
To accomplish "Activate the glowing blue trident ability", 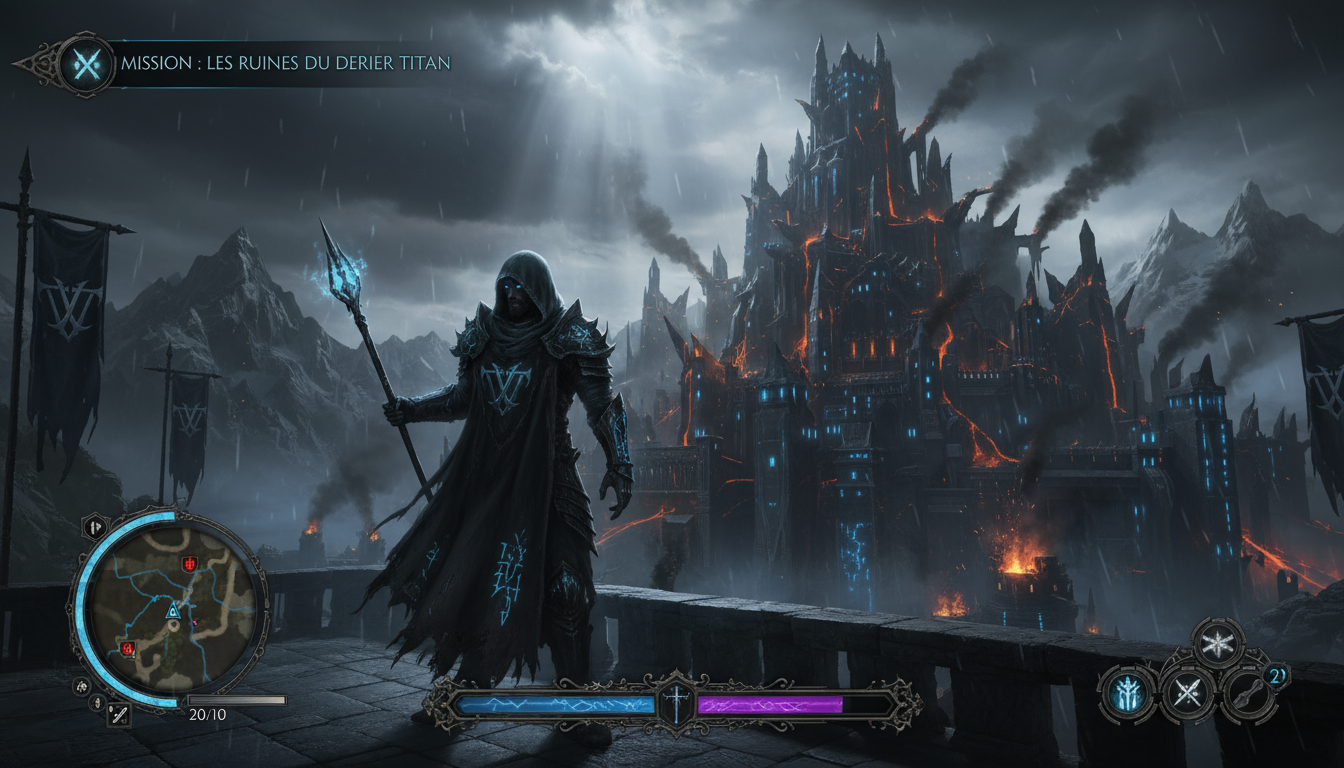I will [x=1127, y=692].
